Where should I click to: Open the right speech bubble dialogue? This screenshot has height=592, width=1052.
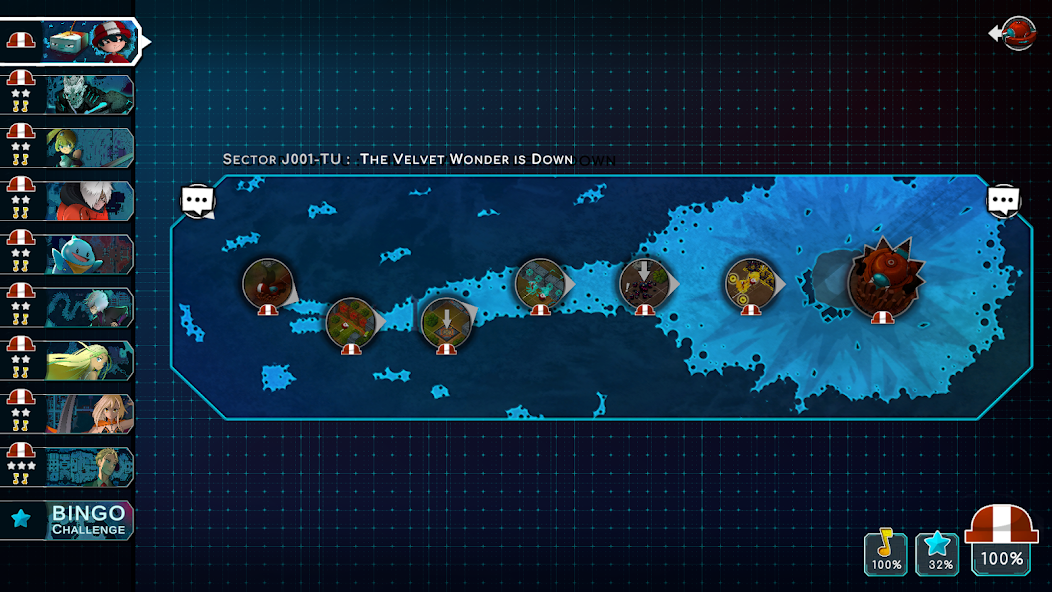(x=1003, y=200)
